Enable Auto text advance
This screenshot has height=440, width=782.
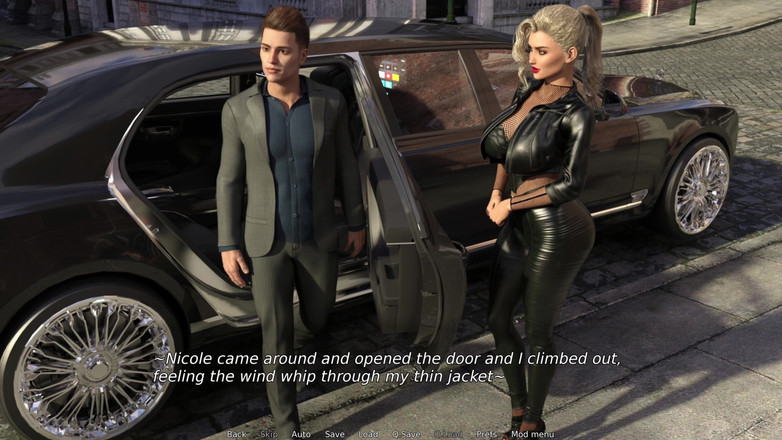(301, 434)
